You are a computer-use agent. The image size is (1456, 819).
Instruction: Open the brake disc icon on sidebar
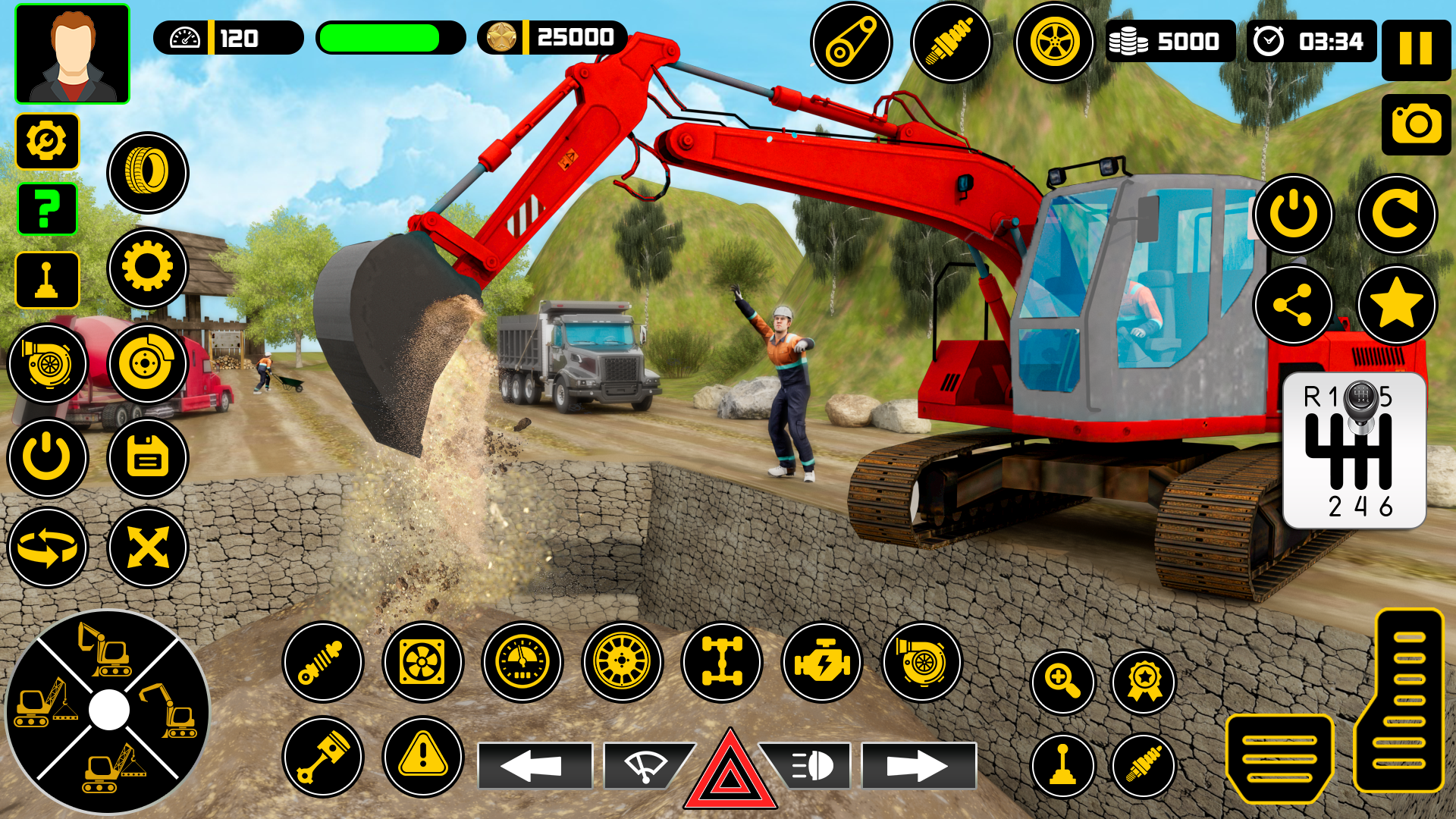(x=147, y=363)
